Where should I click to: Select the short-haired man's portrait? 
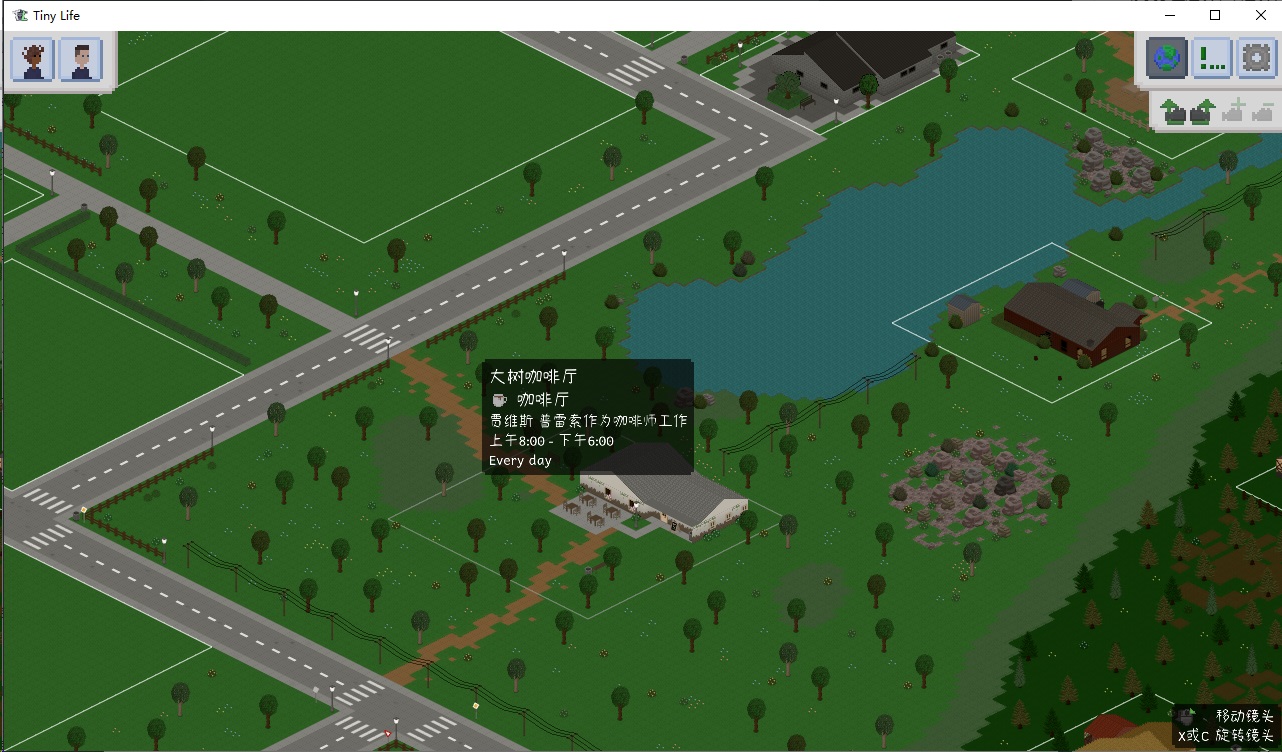(81, 60)
